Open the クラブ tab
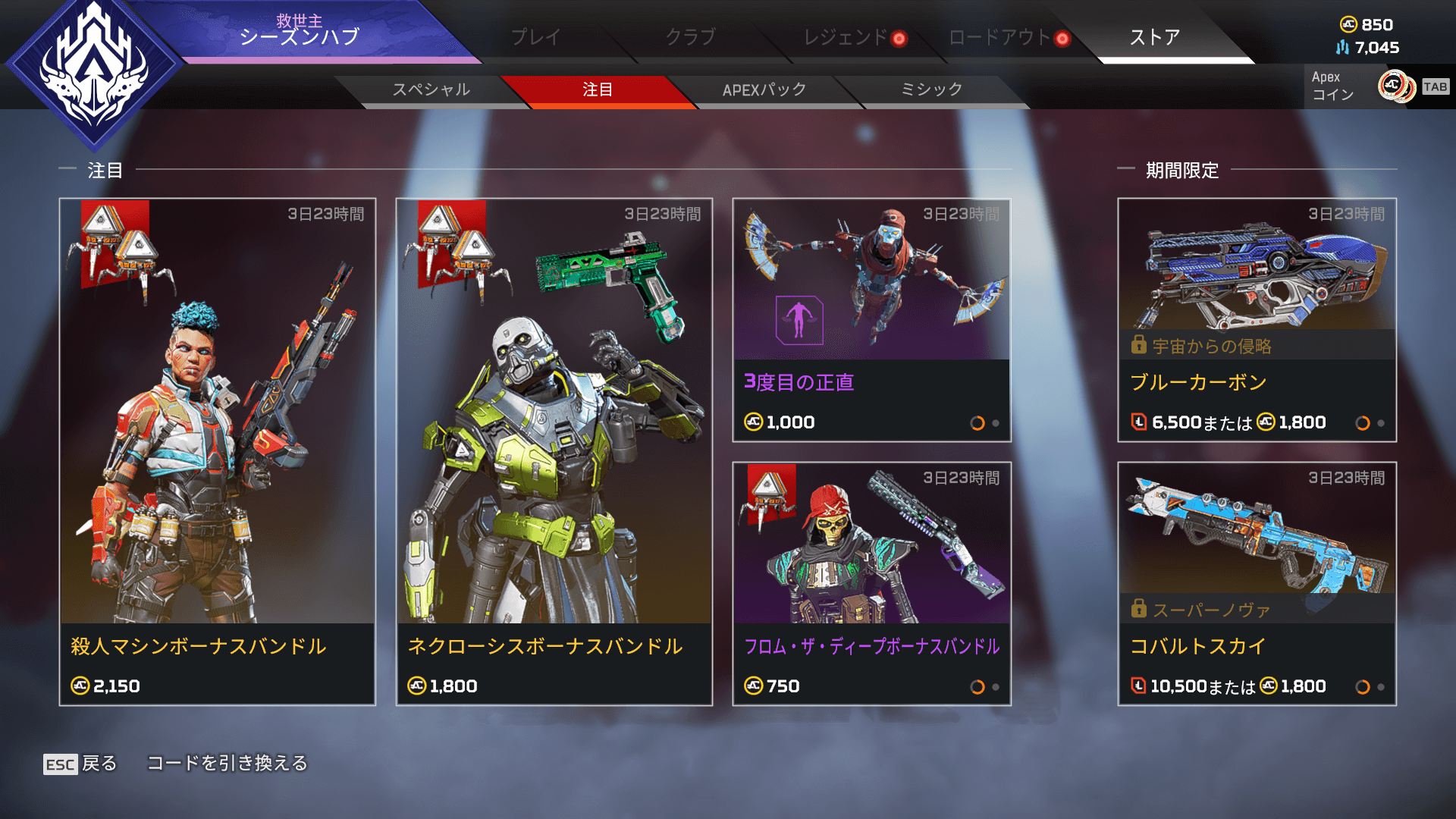 [x=690, y=36]
